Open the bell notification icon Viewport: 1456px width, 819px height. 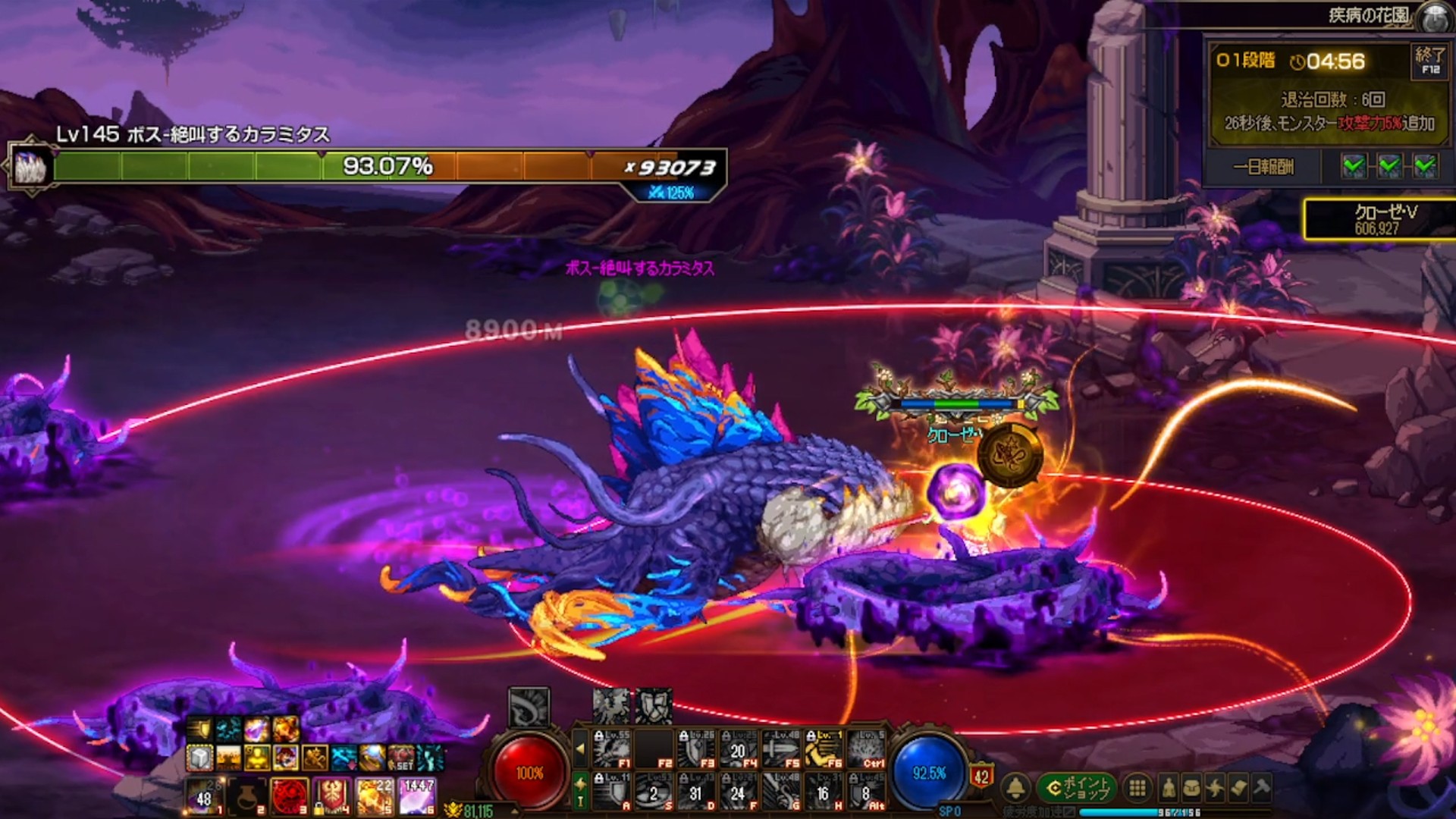pos(1016,789)
